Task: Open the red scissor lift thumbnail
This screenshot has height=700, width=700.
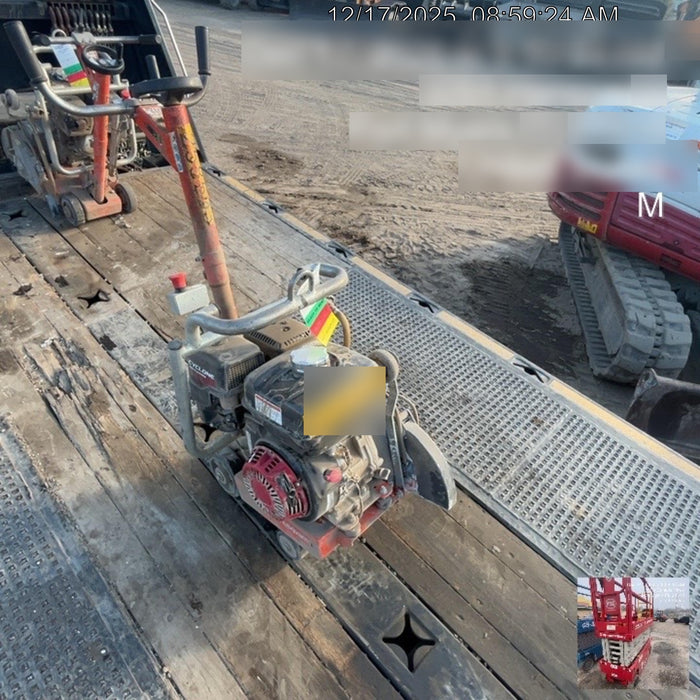Action: [632, 632]
